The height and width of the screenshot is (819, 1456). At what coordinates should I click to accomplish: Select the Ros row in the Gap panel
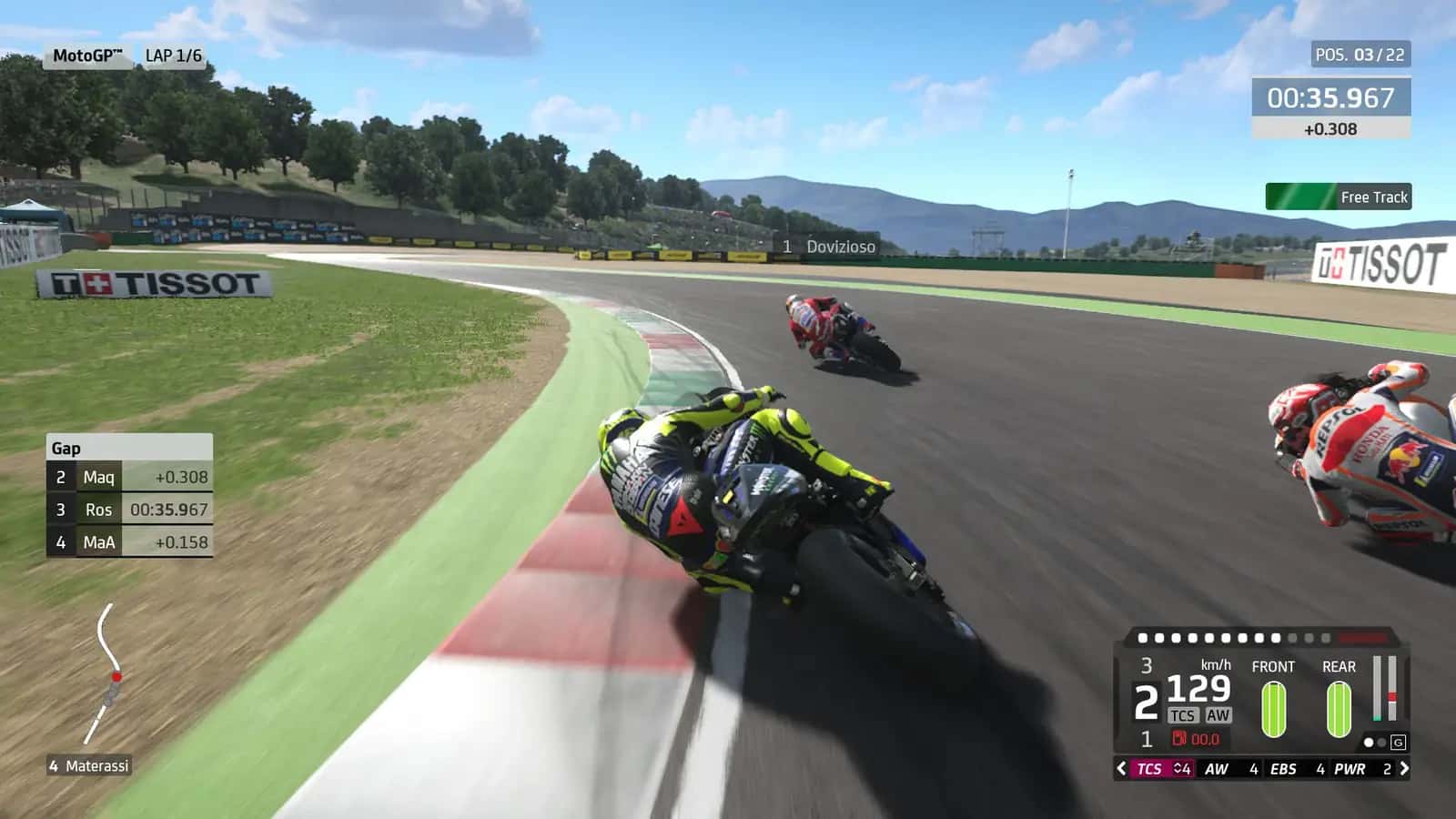[x=127, y=510]
